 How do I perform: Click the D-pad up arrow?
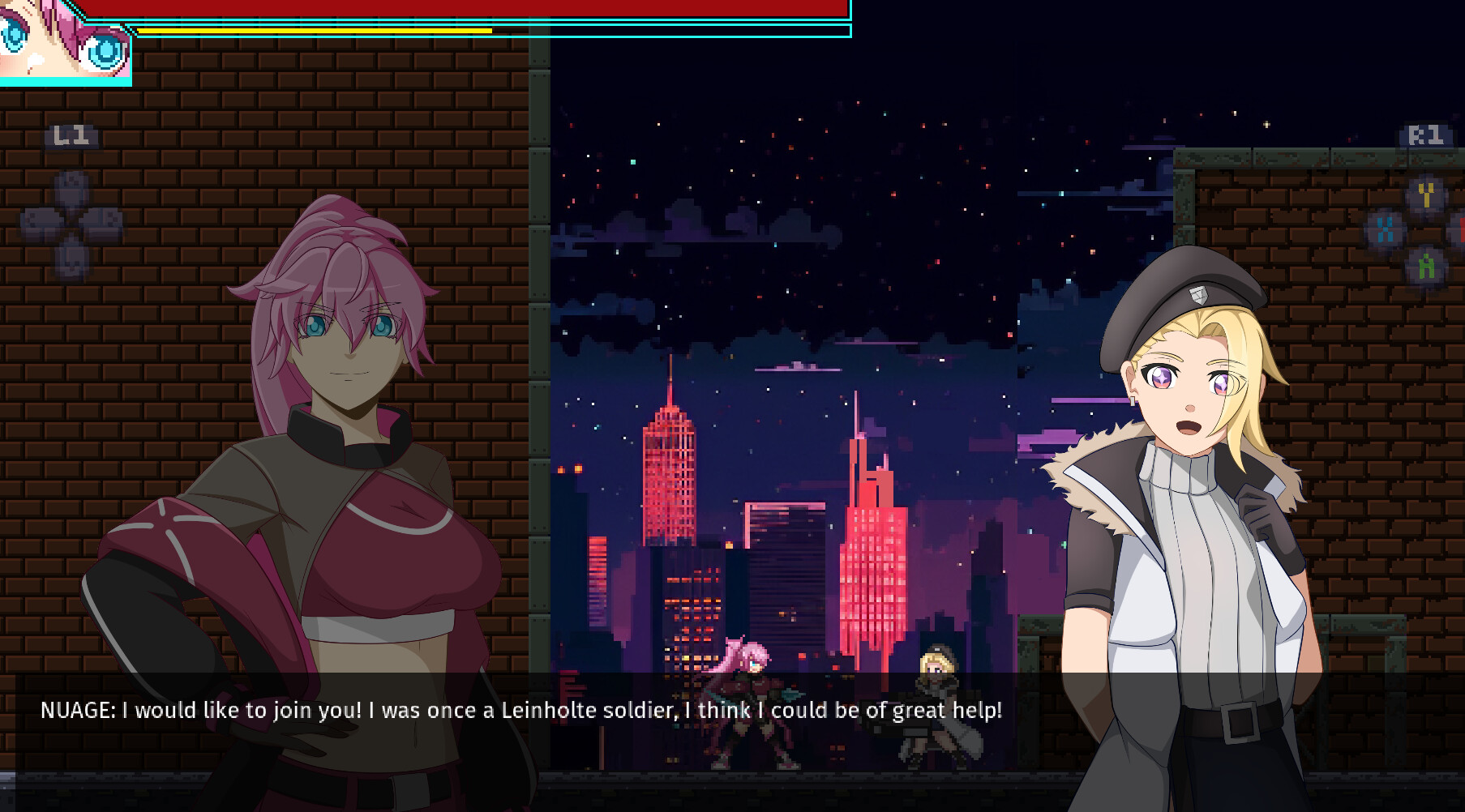tap(71, 185)
